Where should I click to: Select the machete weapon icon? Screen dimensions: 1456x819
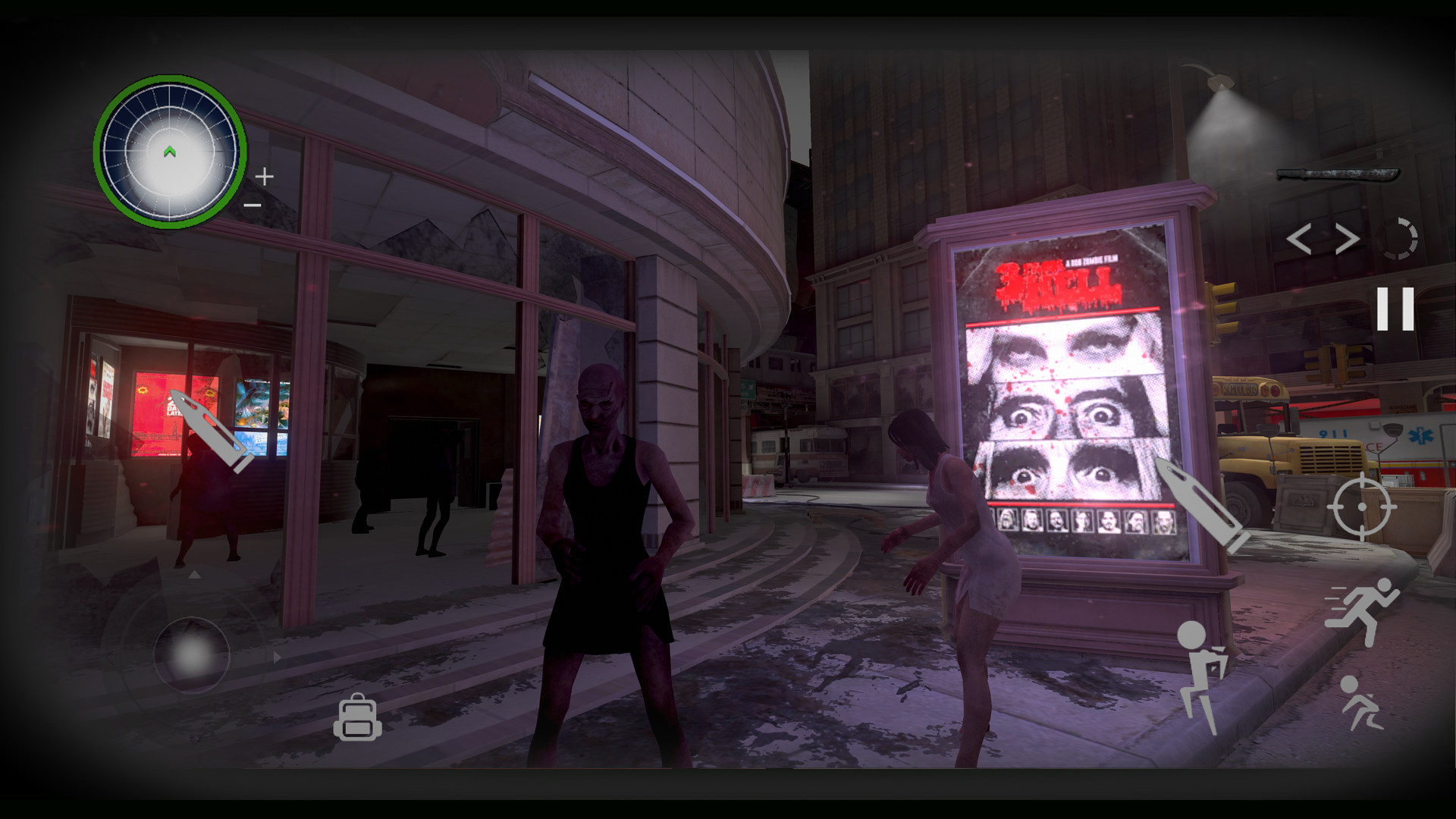pyautogui.click(x=1338, y=176)
